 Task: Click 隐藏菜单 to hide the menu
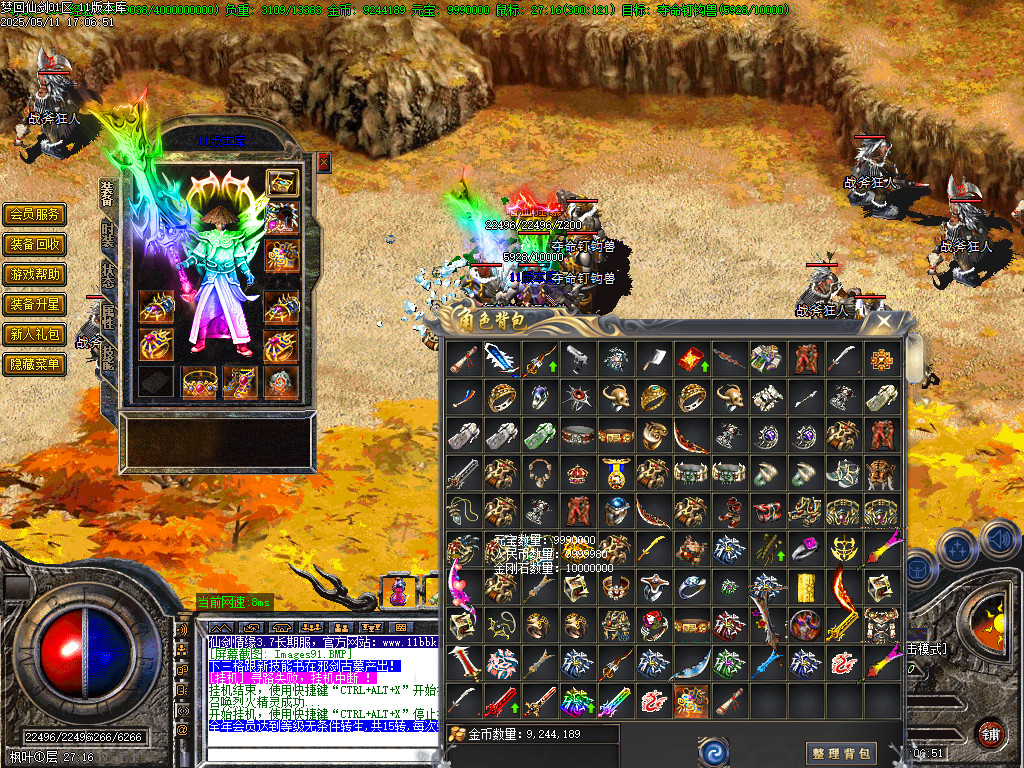[35, 364]
